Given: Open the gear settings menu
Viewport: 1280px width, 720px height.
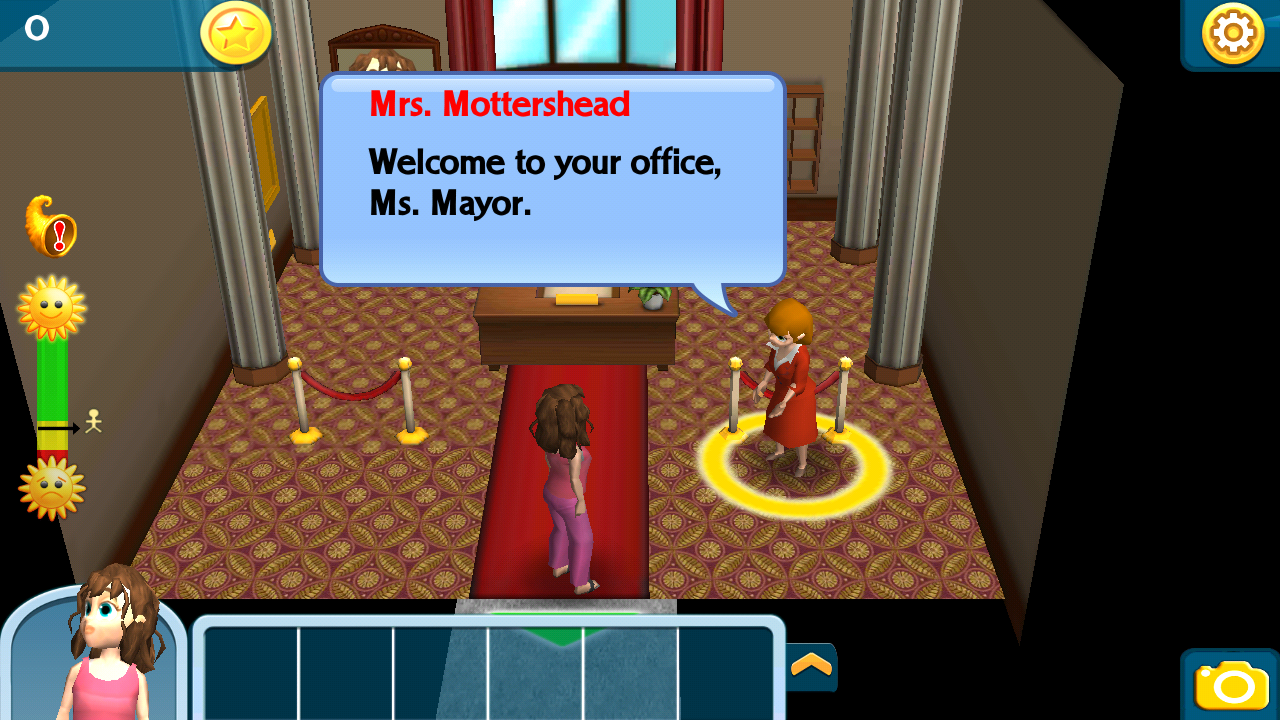Looking at the screenshot, I should [x=1232, y=34].
